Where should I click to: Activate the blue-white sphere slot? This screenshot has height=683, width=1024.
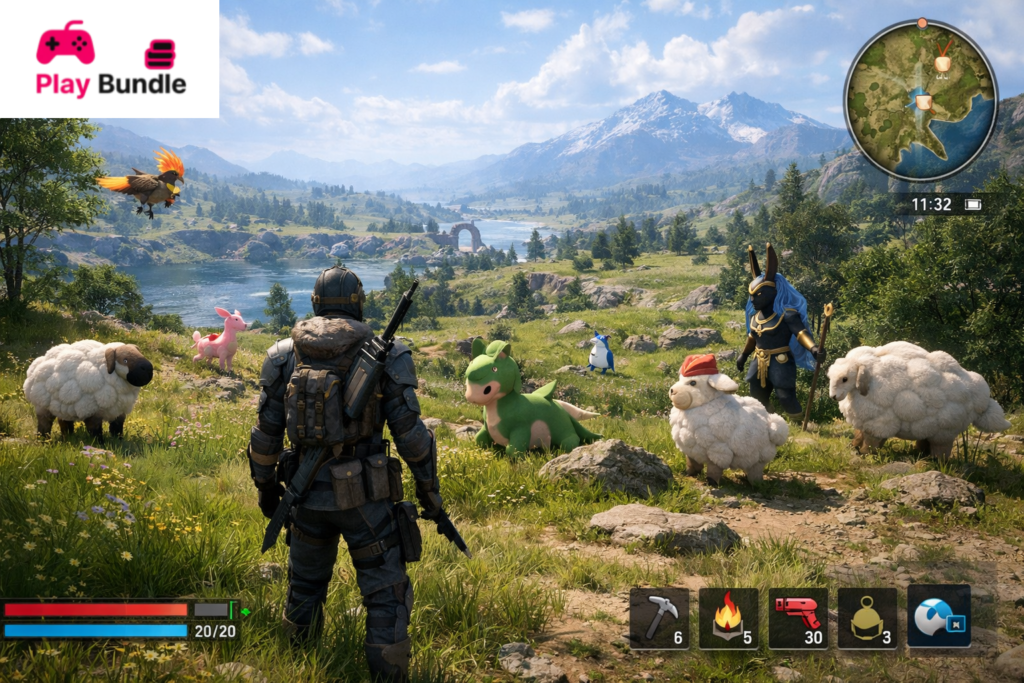point(939,617)
